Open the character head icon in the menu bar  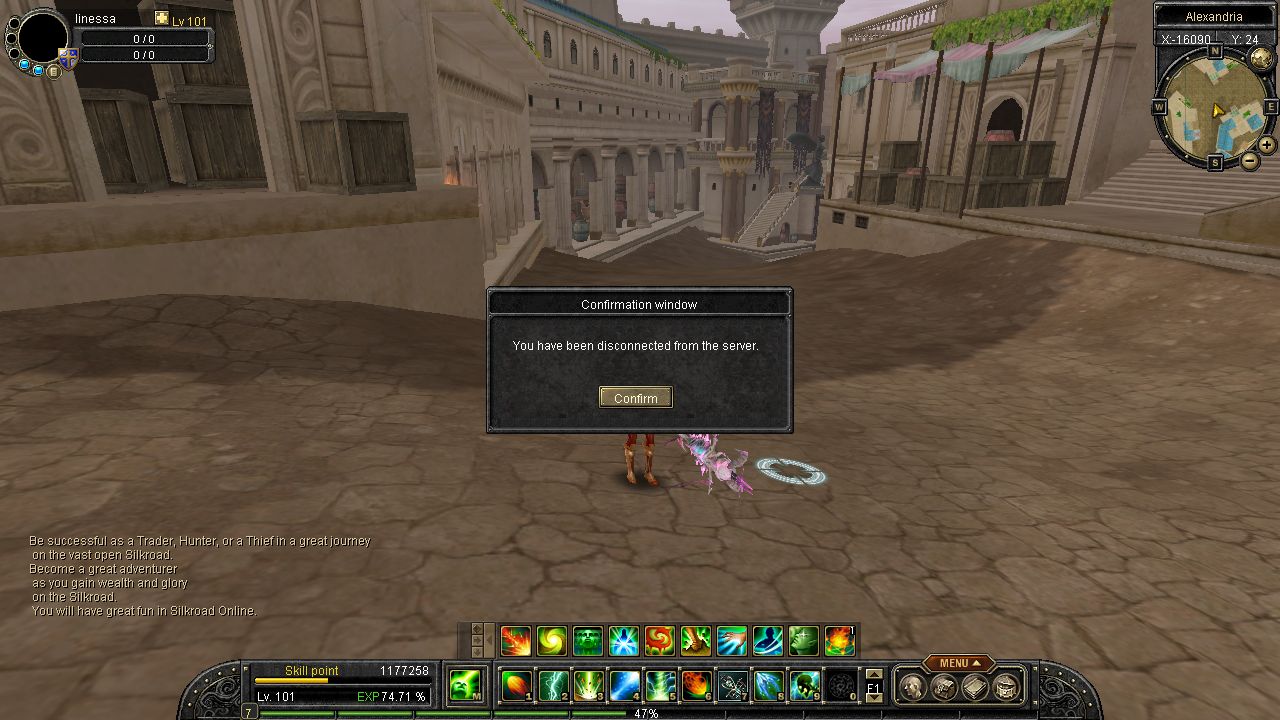[911, 687]
